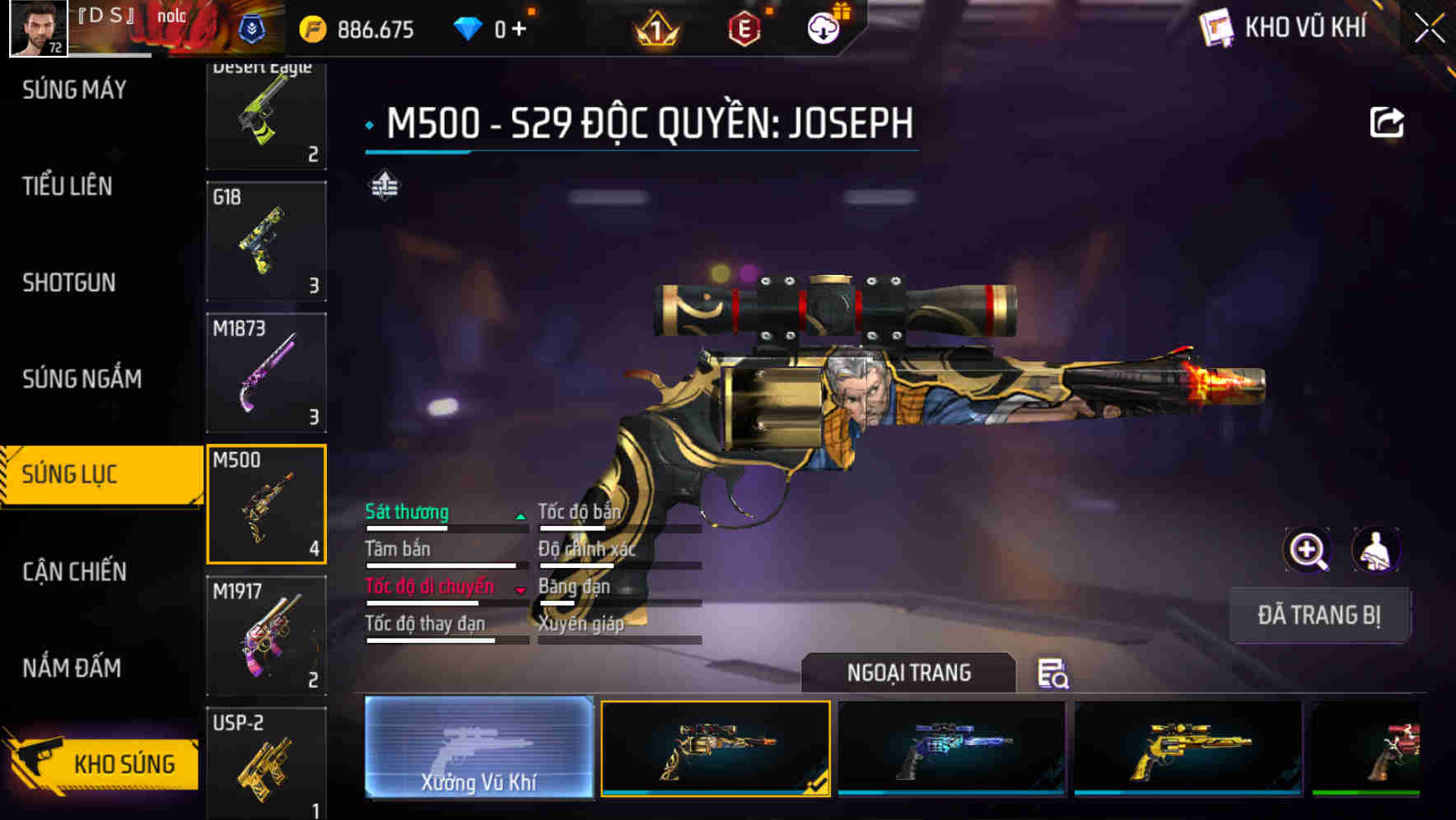
Task: Click the share icon beside the weapon title
Action: tap(1388, 121)
